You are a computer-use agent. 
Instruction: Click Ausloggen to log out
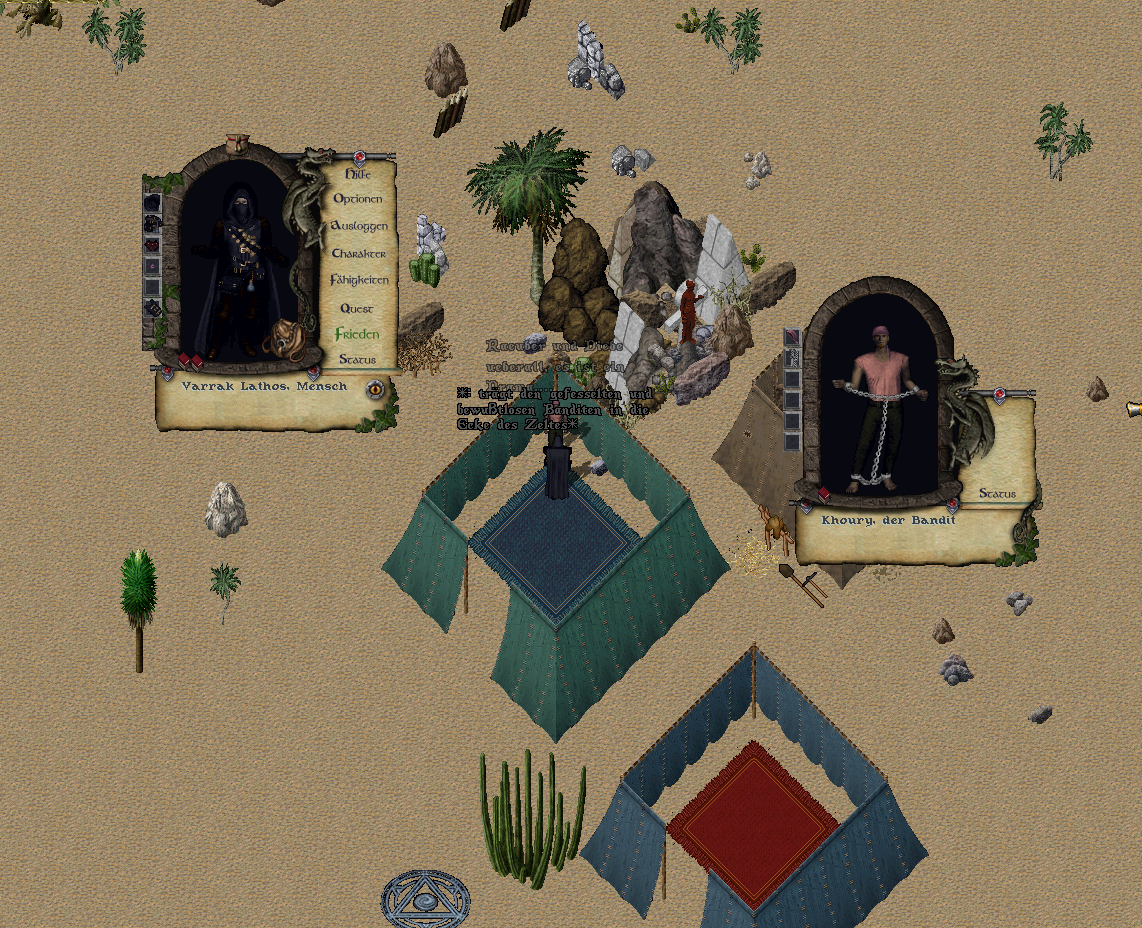pos(358,226)
